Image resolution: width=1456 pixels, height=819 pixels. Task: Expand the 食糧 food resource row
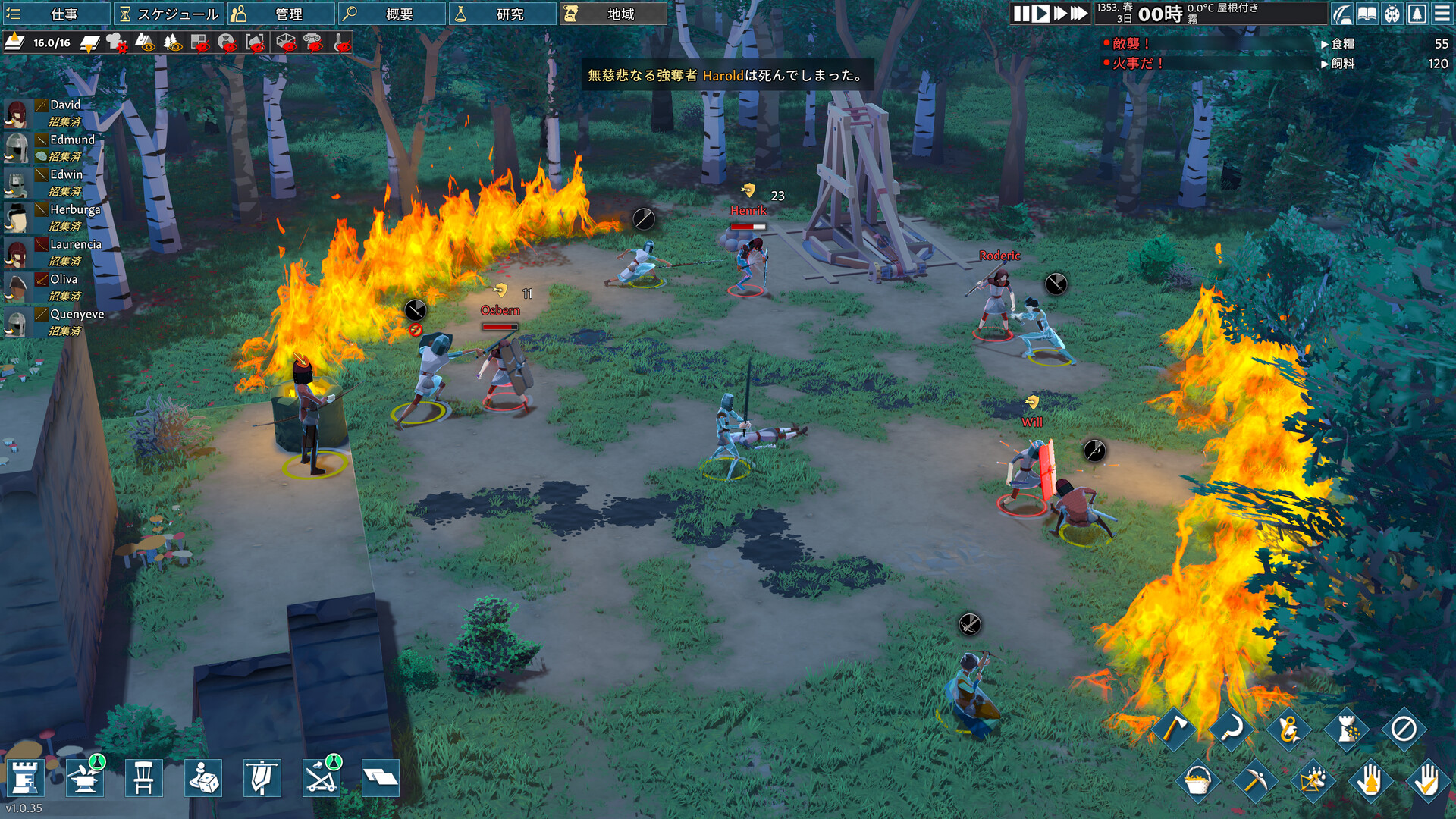click(1342, 44)
